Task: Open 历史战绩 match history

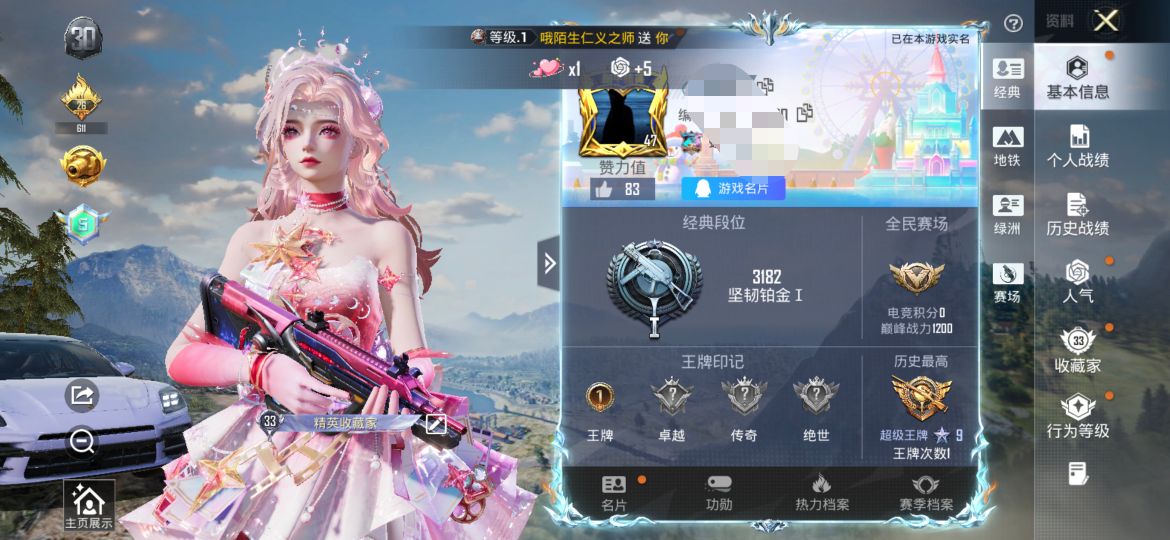Action: tap(1077, 214)
